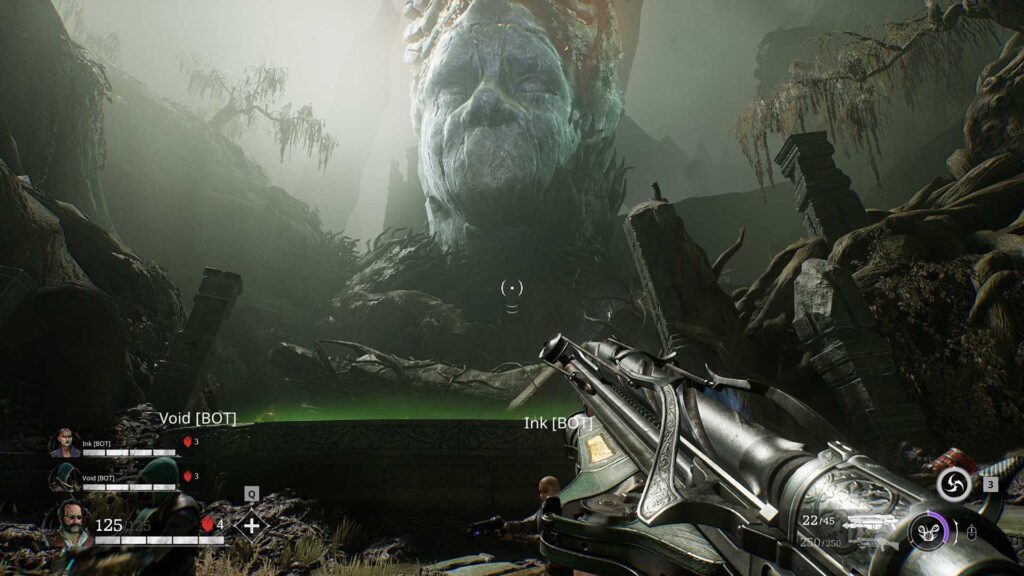Select the primary weapon icon

[868, 521]
